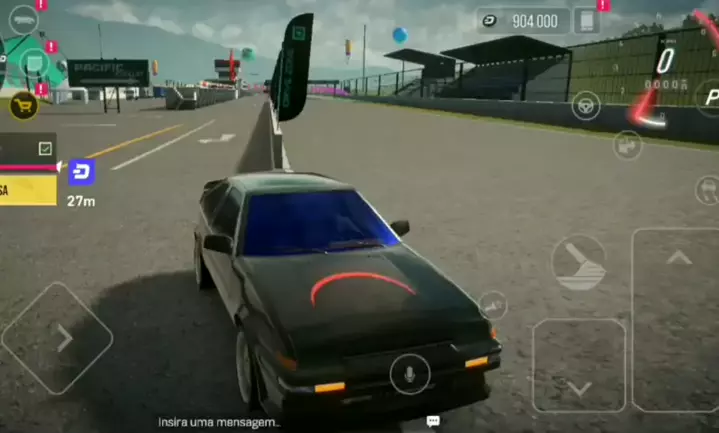Screen dimensions: 719x433
Task: Tap the camera view icon below the steering wheel
Action: point(627,145)
